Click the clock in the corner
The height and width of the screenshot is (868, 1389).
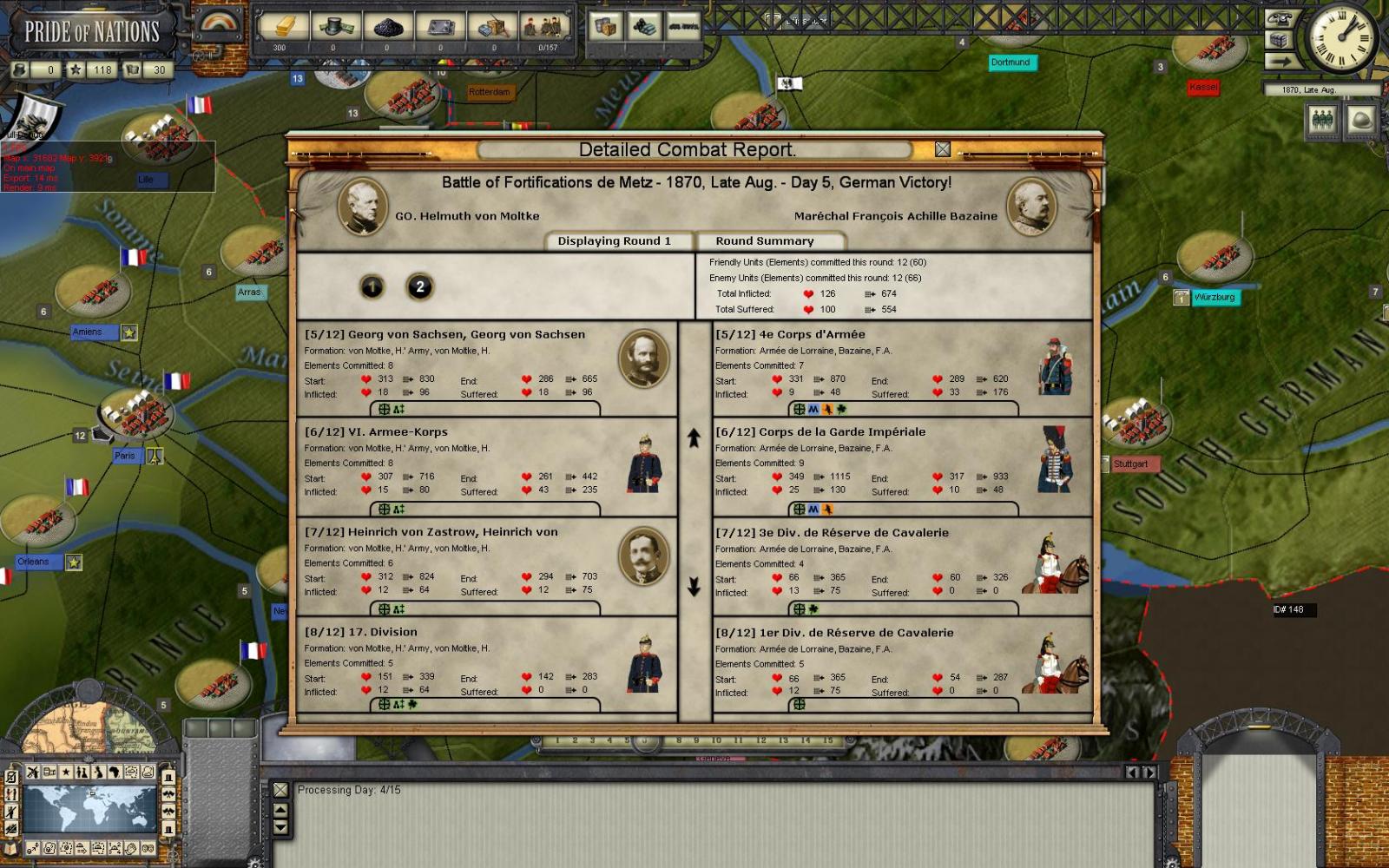(1341, 38)
